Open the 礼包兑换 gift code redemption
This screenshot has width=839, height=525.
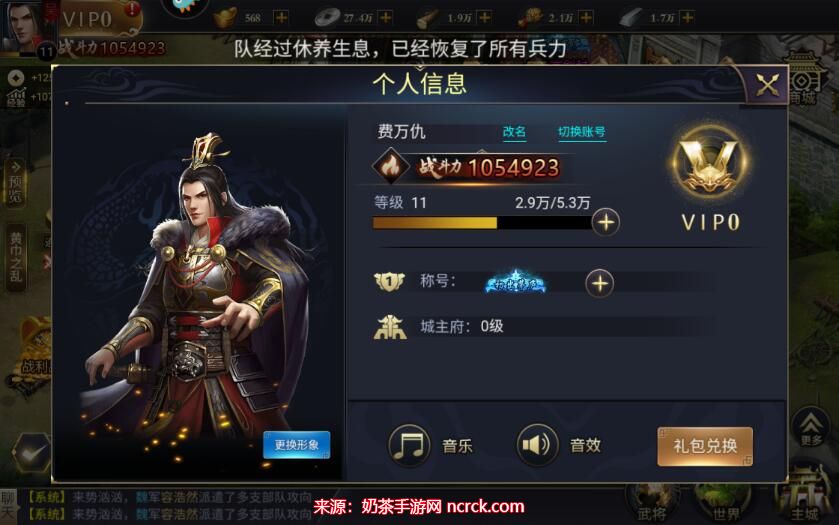click(704, 446)
